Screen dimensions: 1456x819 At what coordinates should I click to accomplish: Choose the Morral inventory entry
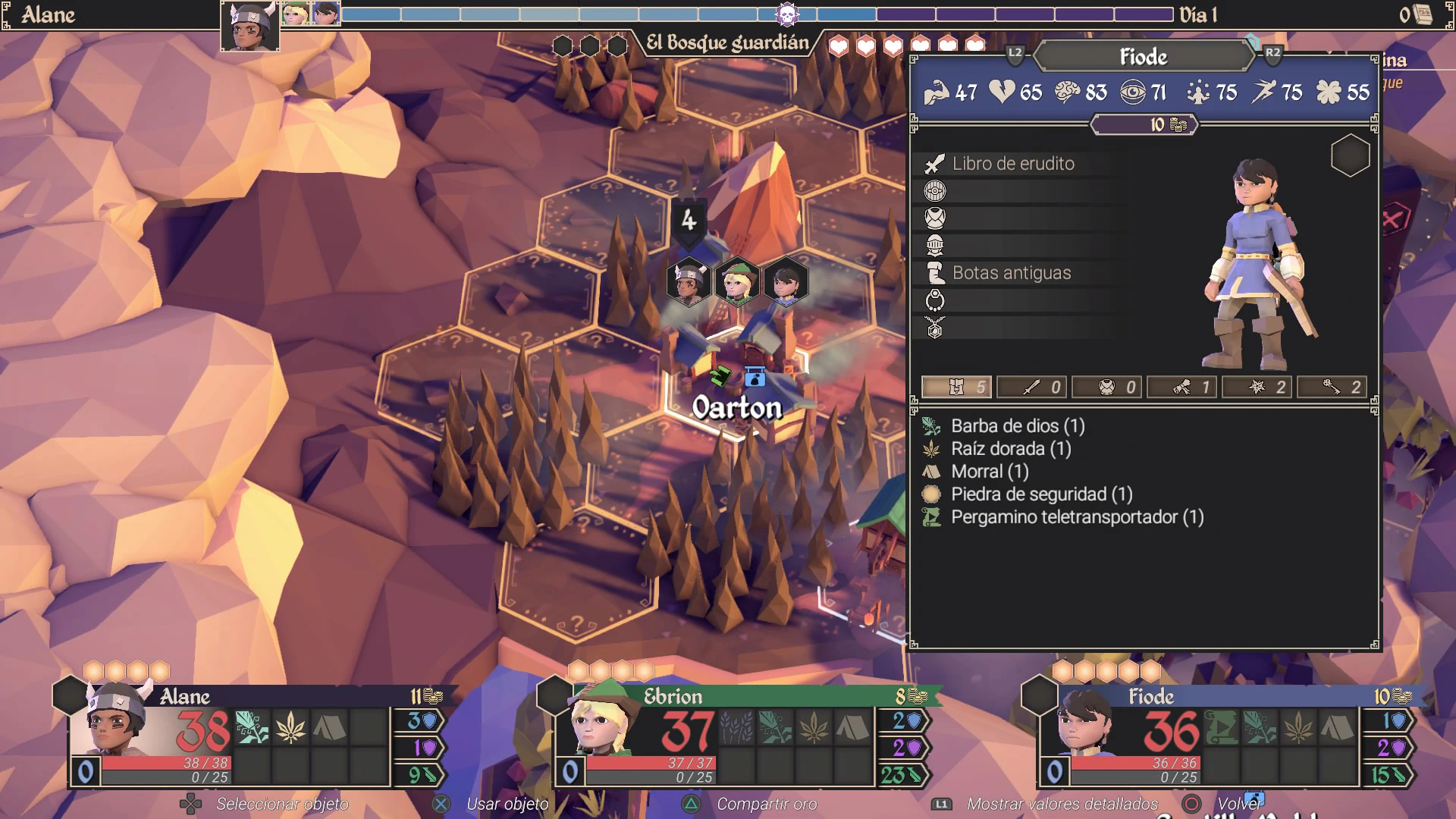click(989, 472)
